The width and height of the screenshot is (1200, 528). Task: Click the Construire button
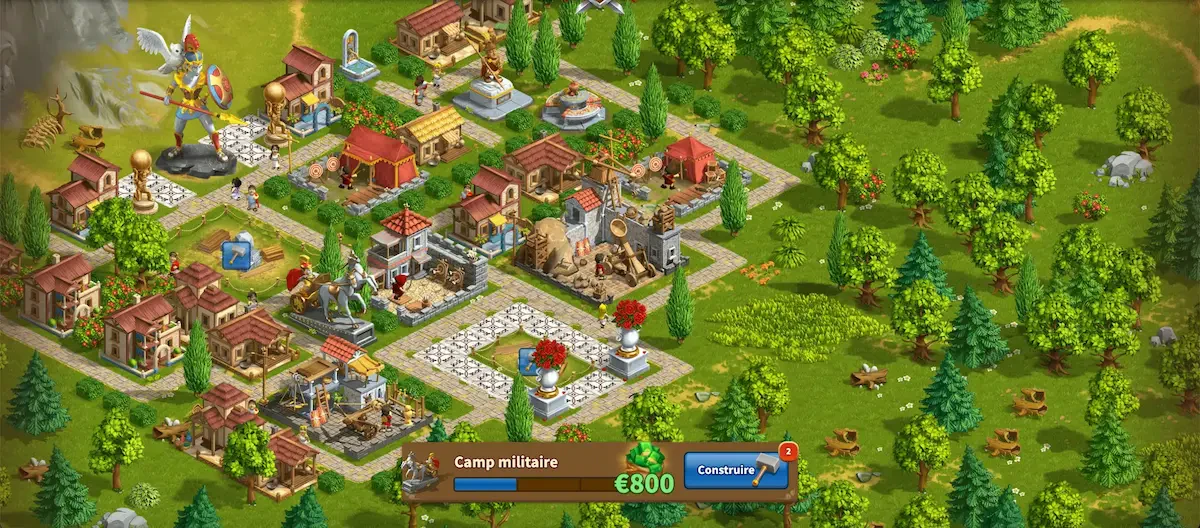click(735, 470)
